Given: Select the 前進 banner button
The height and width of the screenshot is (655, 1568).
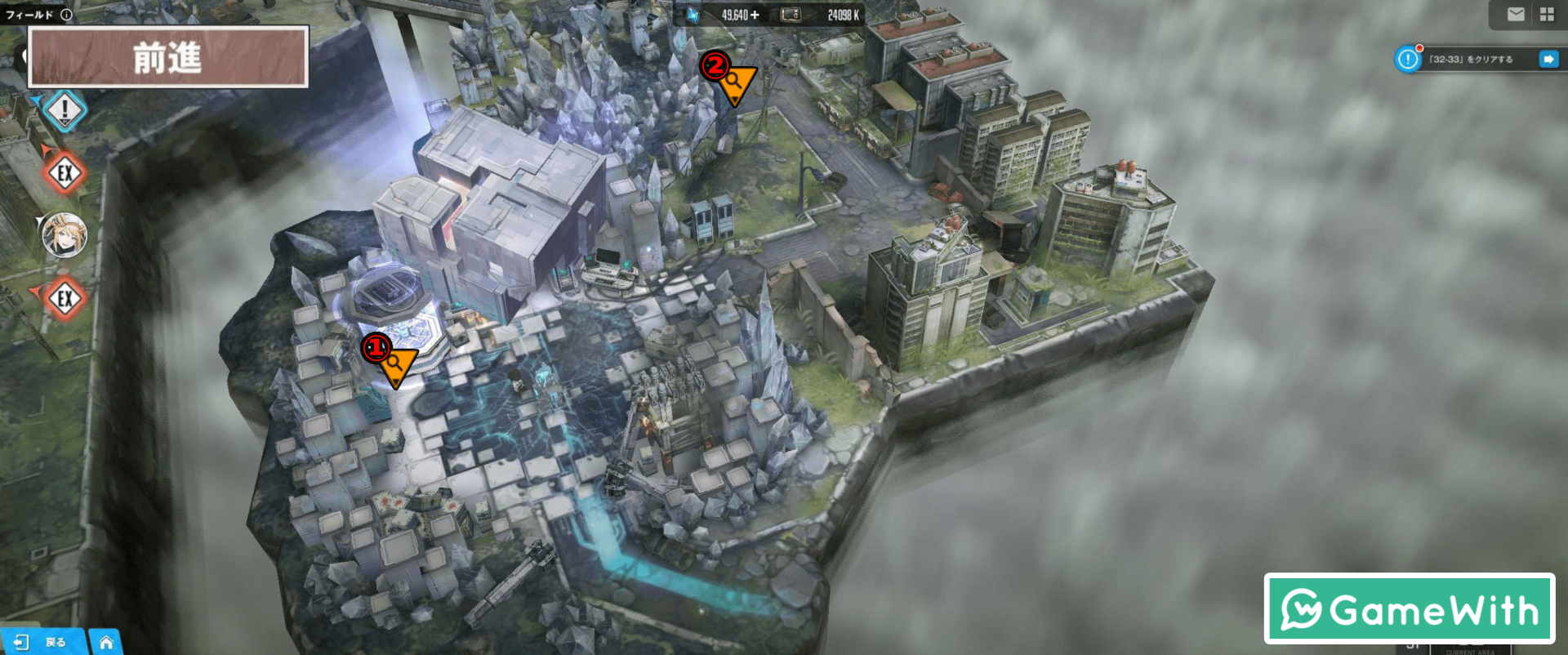Looking at the screenshot, I should point(168,57).
